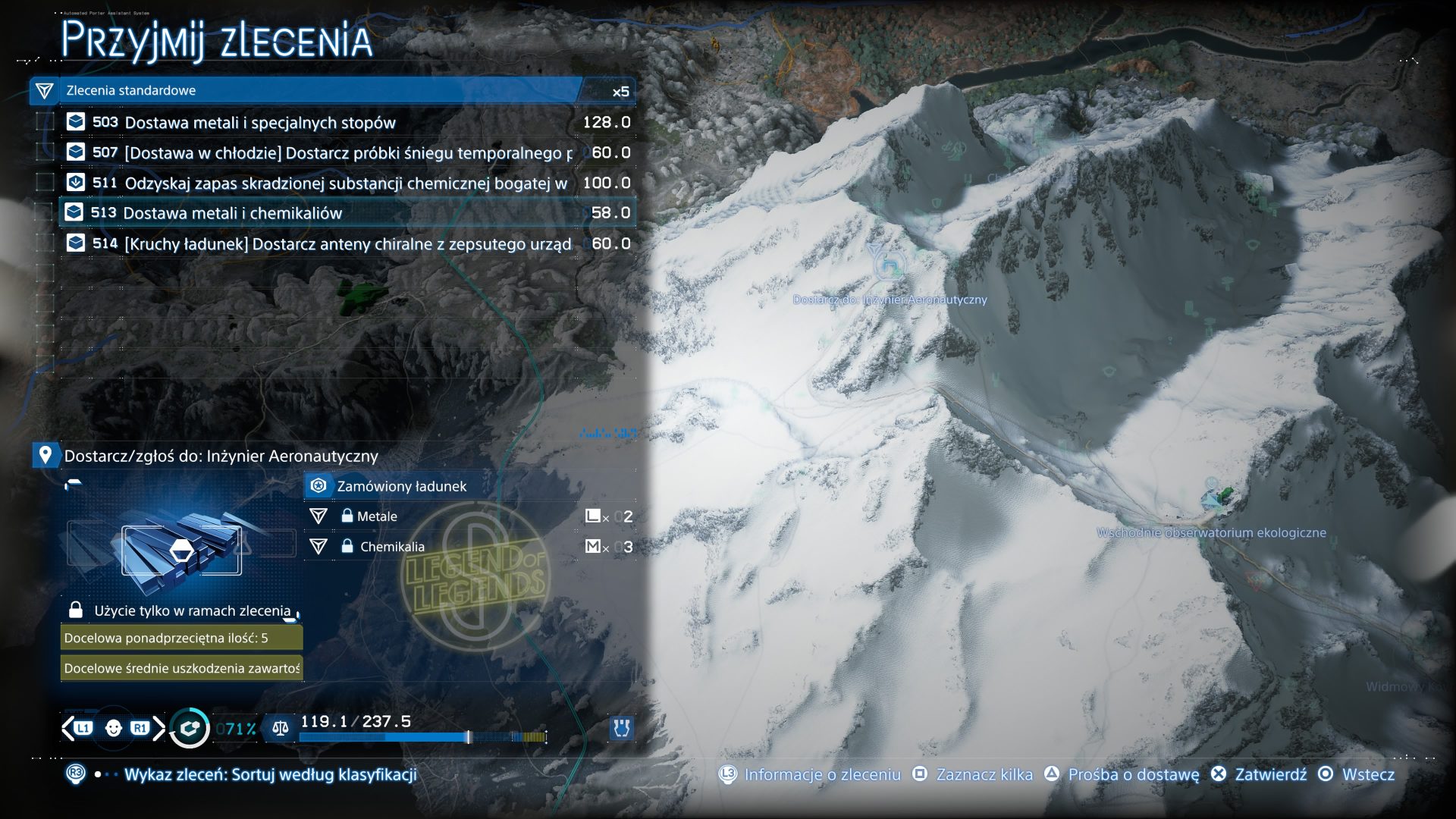Open the Chemikalia cargo entry
Viewport: 1456px width, 819px height.
click(392, 547)
